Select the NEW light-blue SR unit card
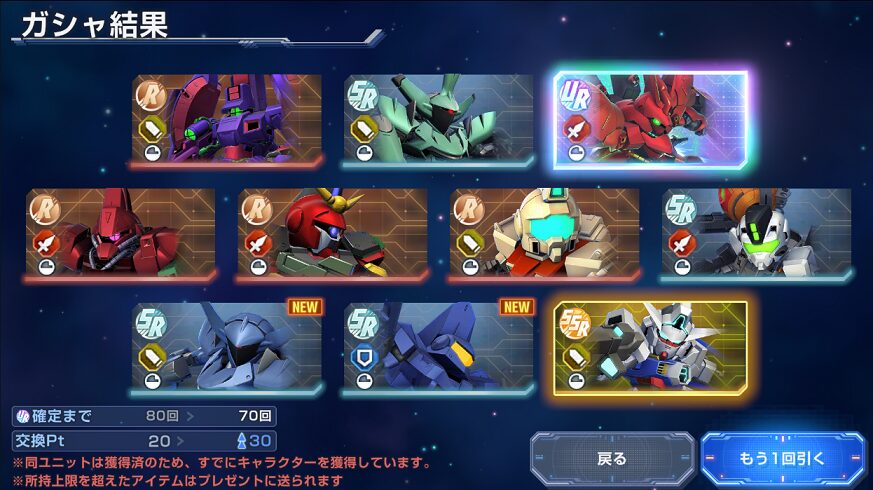873x490 pixels. click(227, 348)
